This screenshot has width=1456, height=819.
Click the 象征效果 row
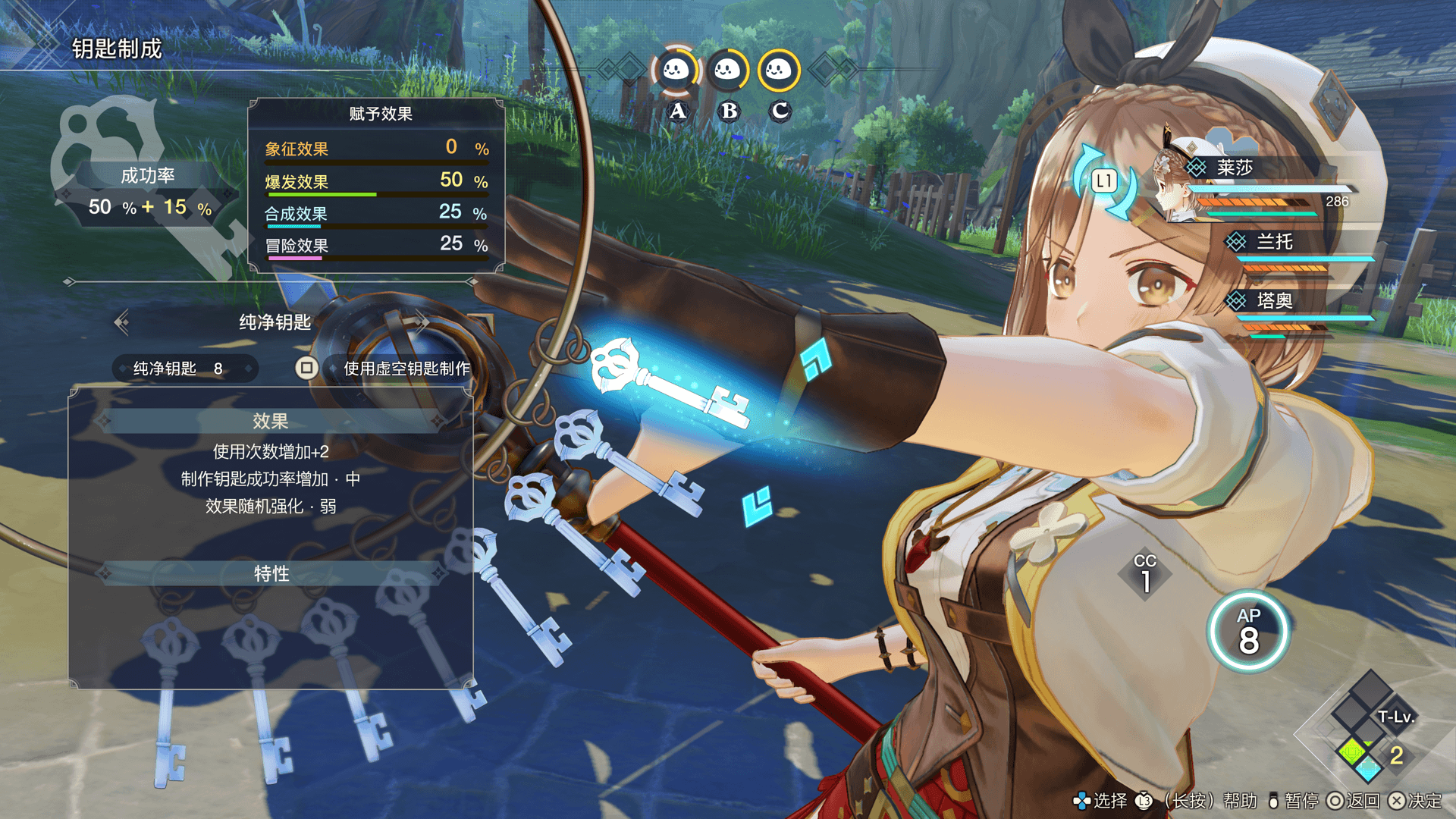click(376, 149)
